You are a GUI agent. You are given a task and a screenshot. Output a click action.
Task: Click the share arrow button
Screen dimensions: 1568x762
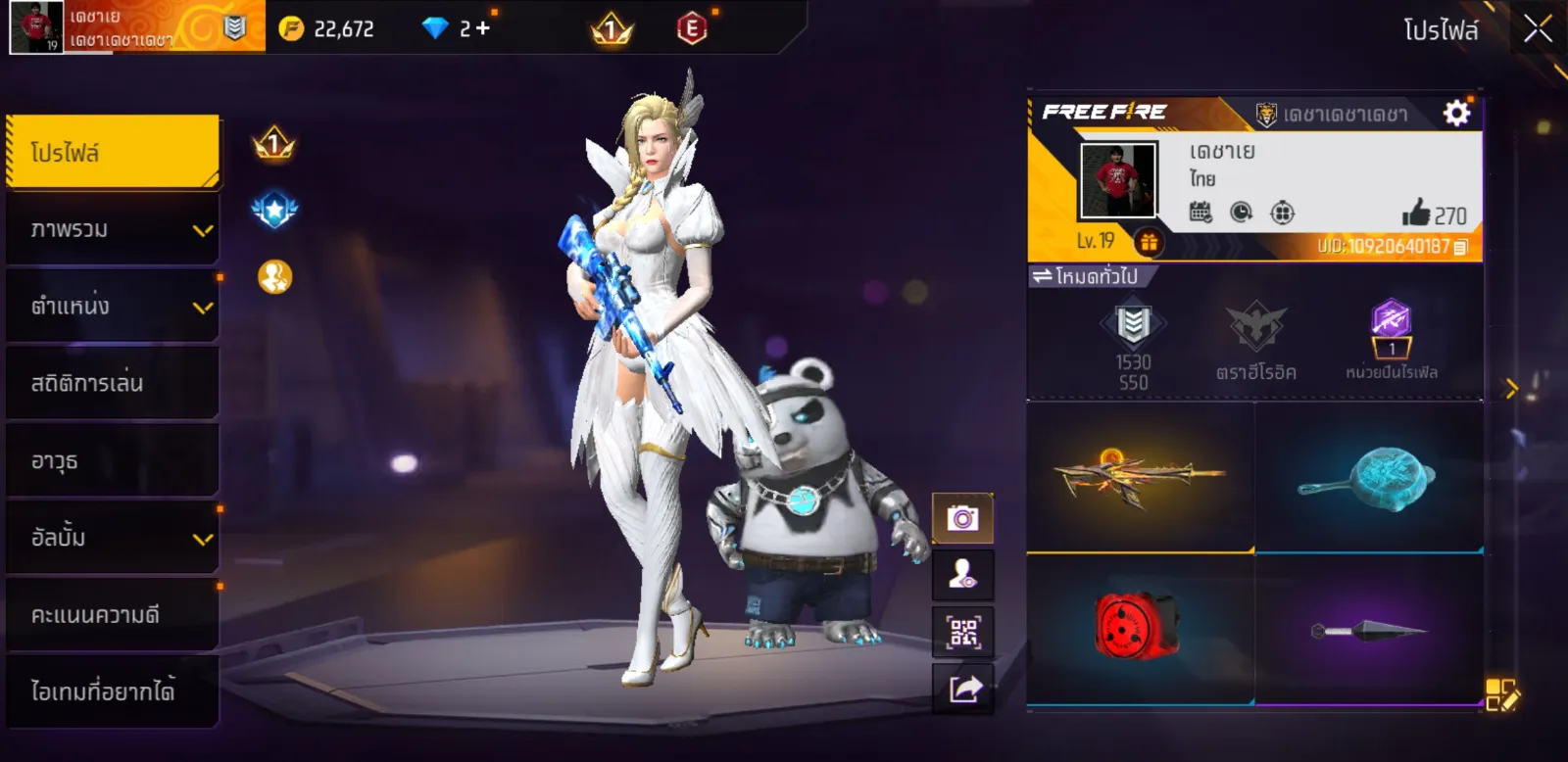(962, 690)
